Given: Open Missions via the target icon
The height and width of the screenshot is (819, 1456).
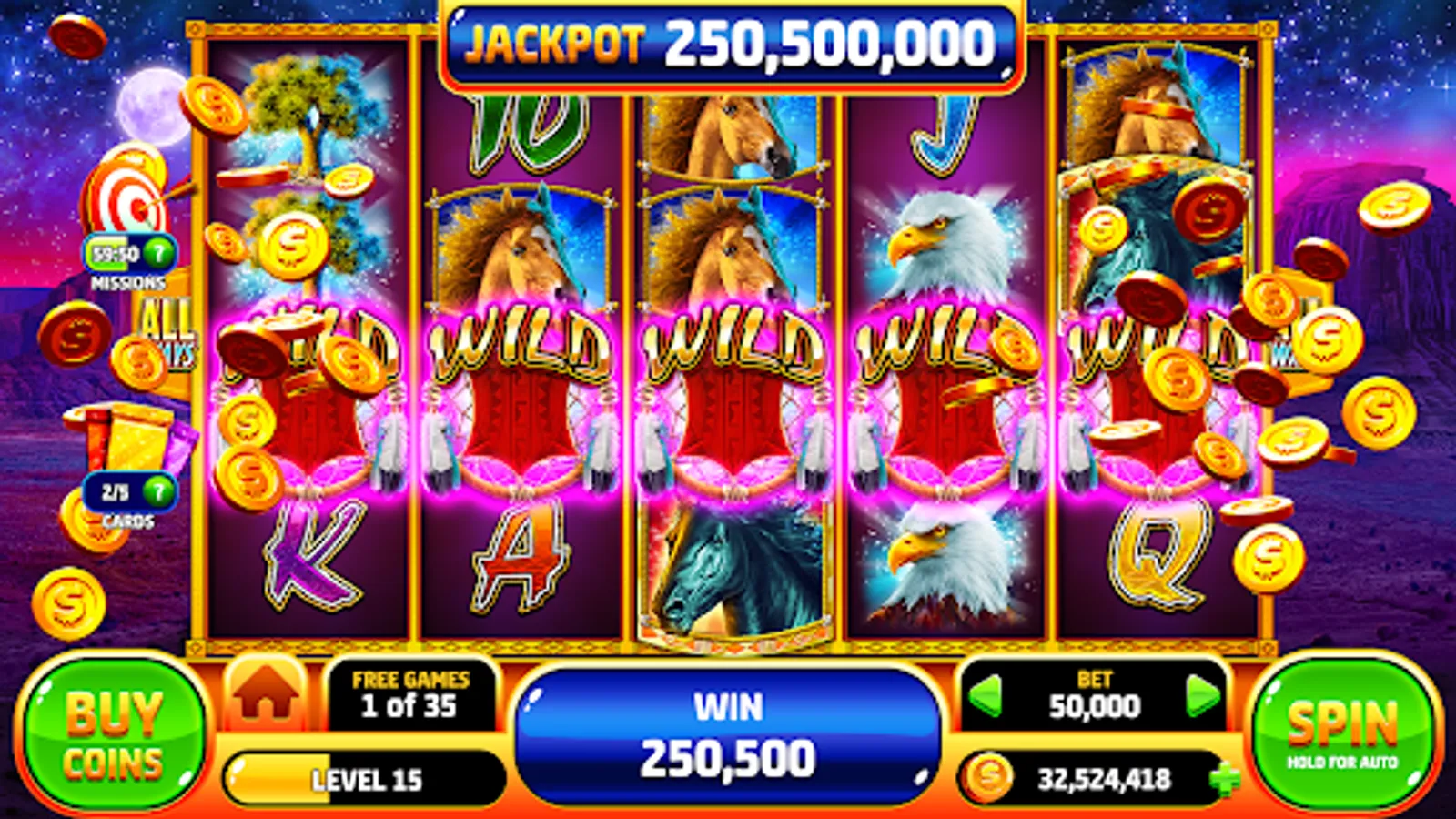Looking at the screenshot, I should click(124, 207).
